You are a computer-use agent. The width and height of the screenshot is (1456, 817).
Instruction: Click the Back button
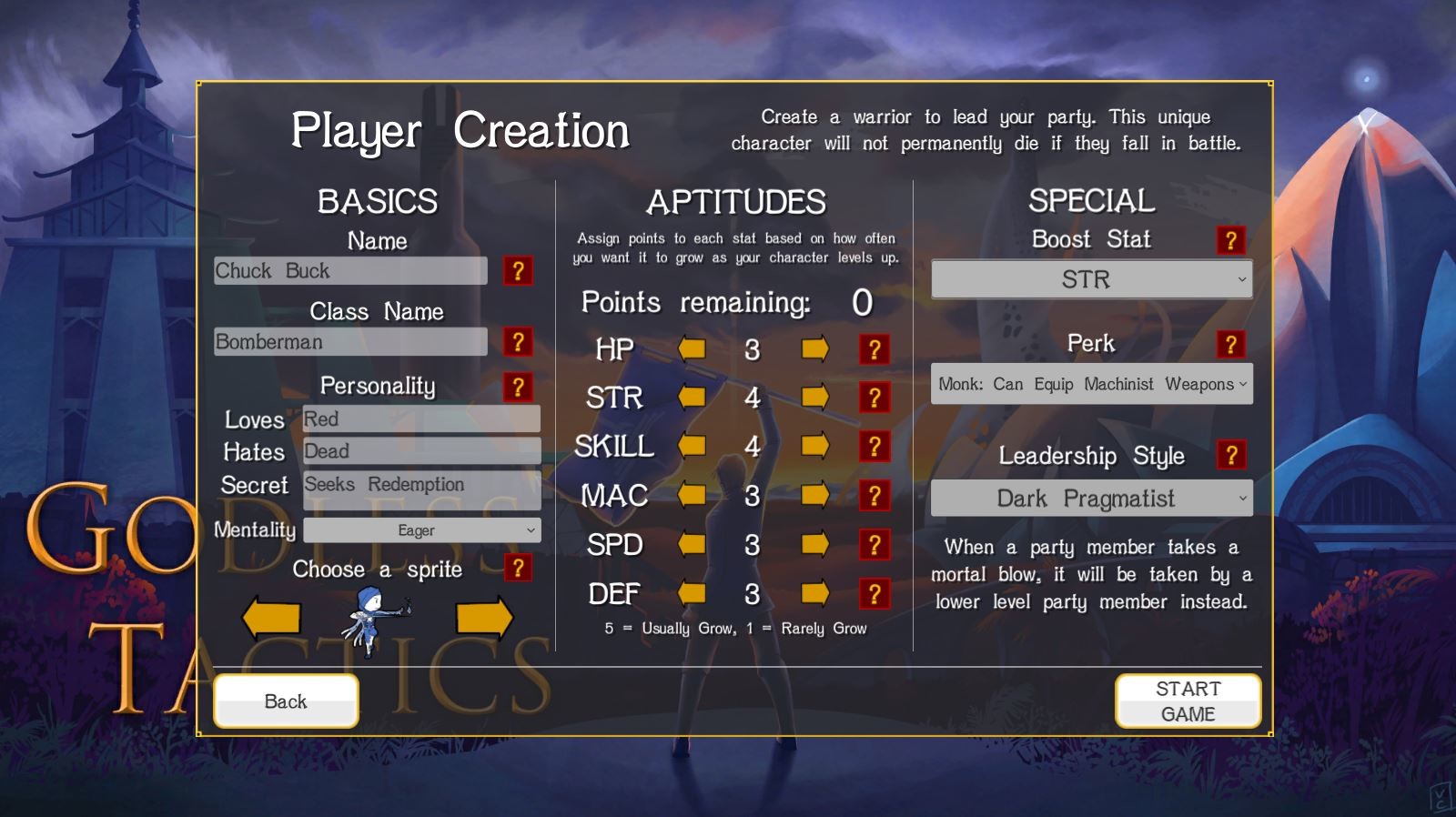click(x=286, y=701)
